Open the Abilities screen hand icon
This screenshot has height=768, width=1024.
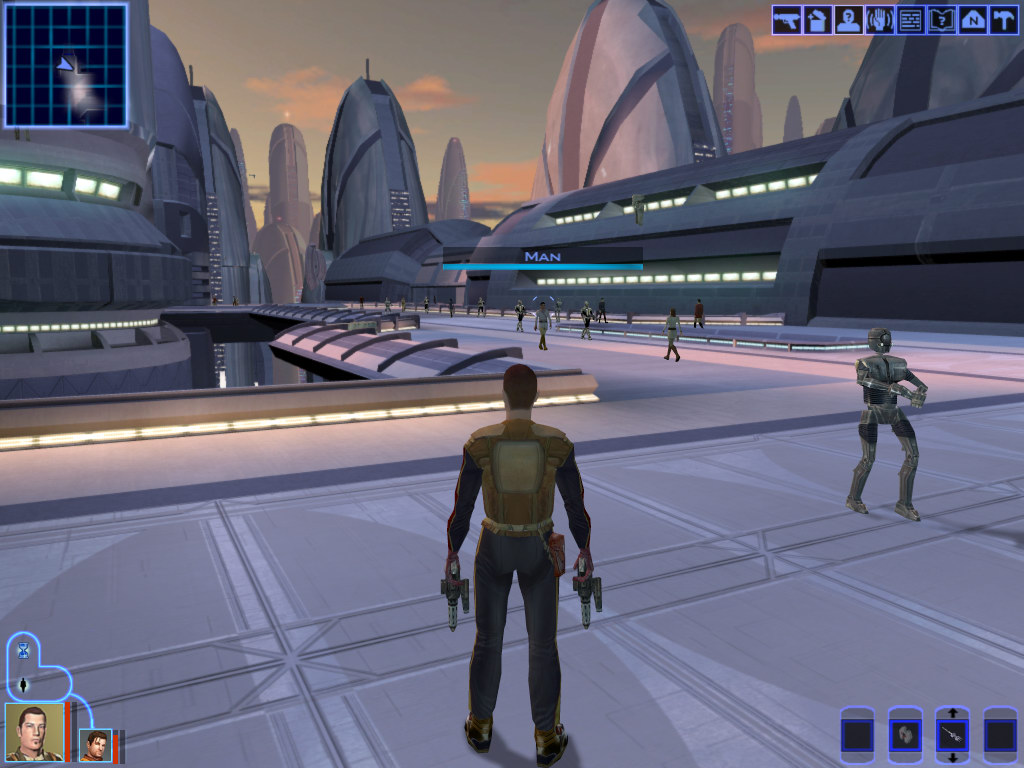(x=880, y=20)
